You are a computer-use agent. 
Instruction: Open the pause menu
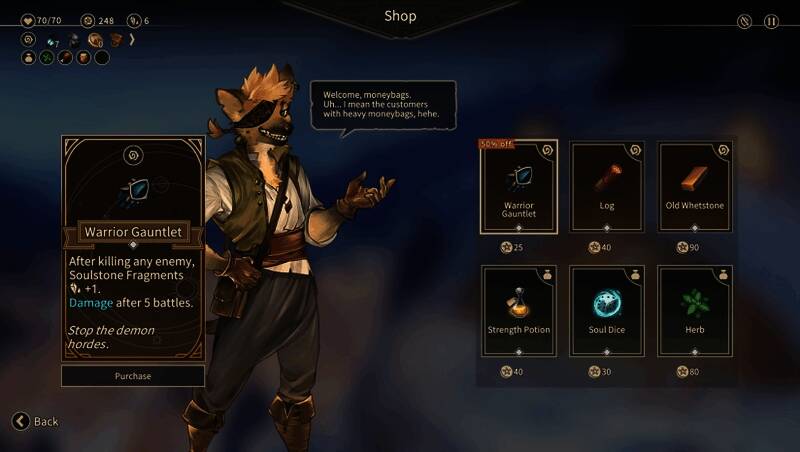[x=771, y=21]
